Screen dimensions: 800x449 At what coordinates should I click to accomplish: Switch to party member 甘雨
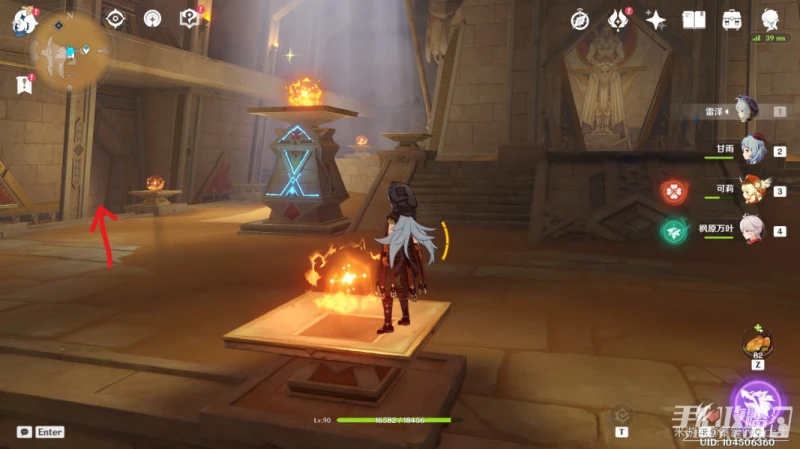point(750,150)
